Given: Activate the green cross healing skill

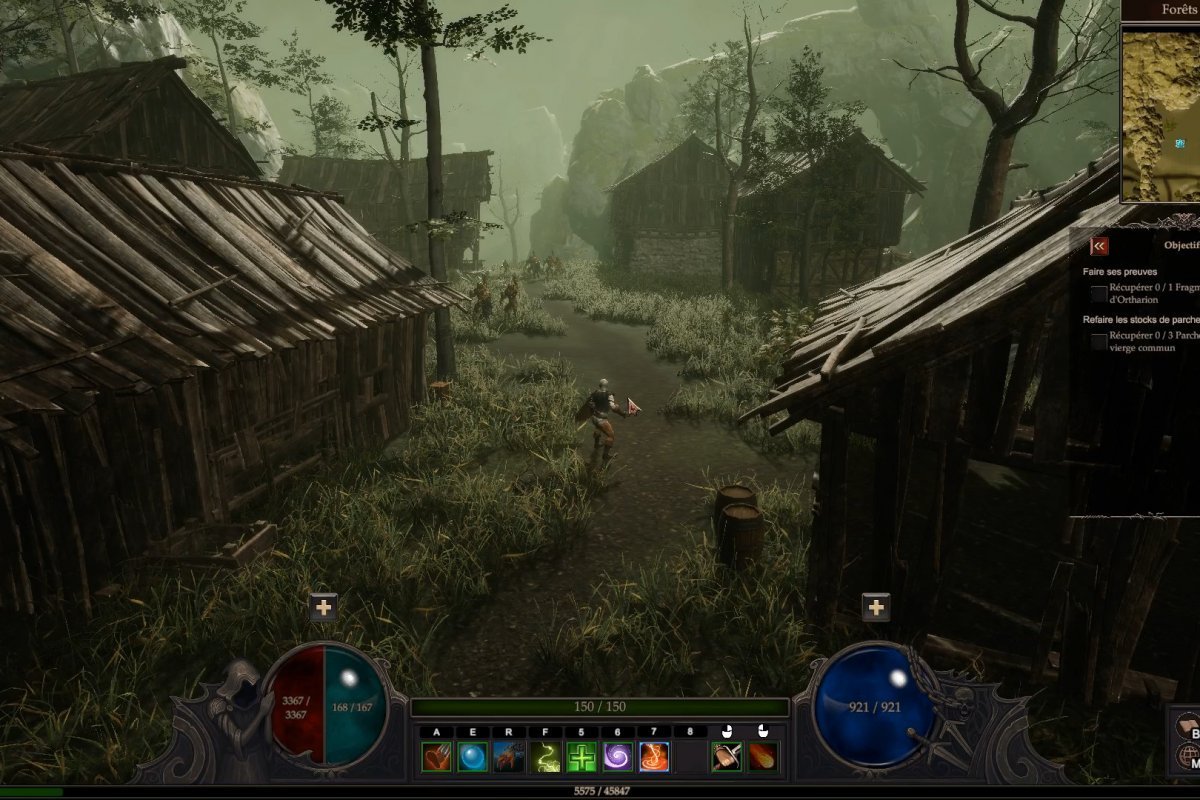Looking at the screenshot, I should tap(581, 757).
